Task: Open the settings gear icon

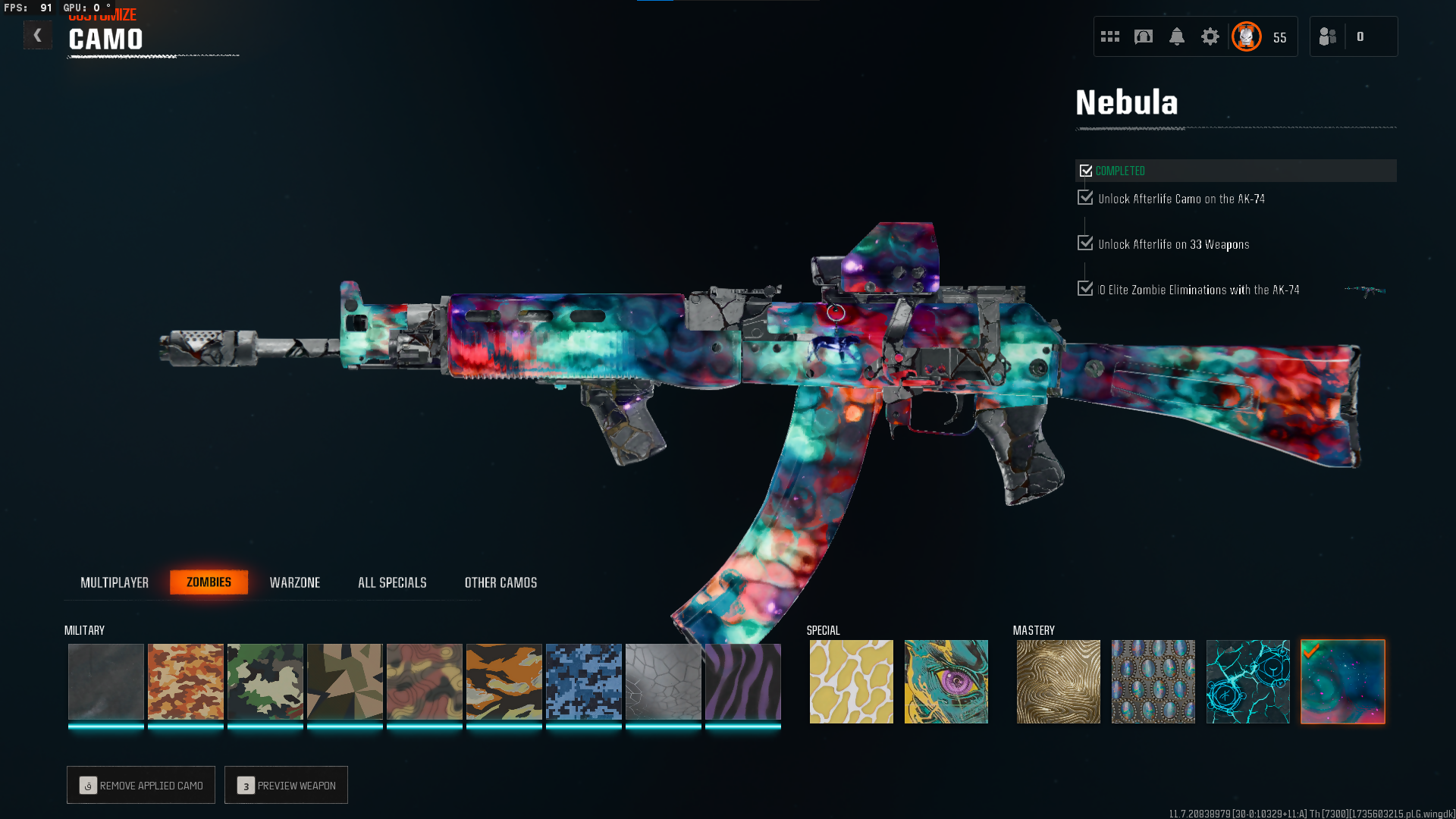Action: [1210, 36]
